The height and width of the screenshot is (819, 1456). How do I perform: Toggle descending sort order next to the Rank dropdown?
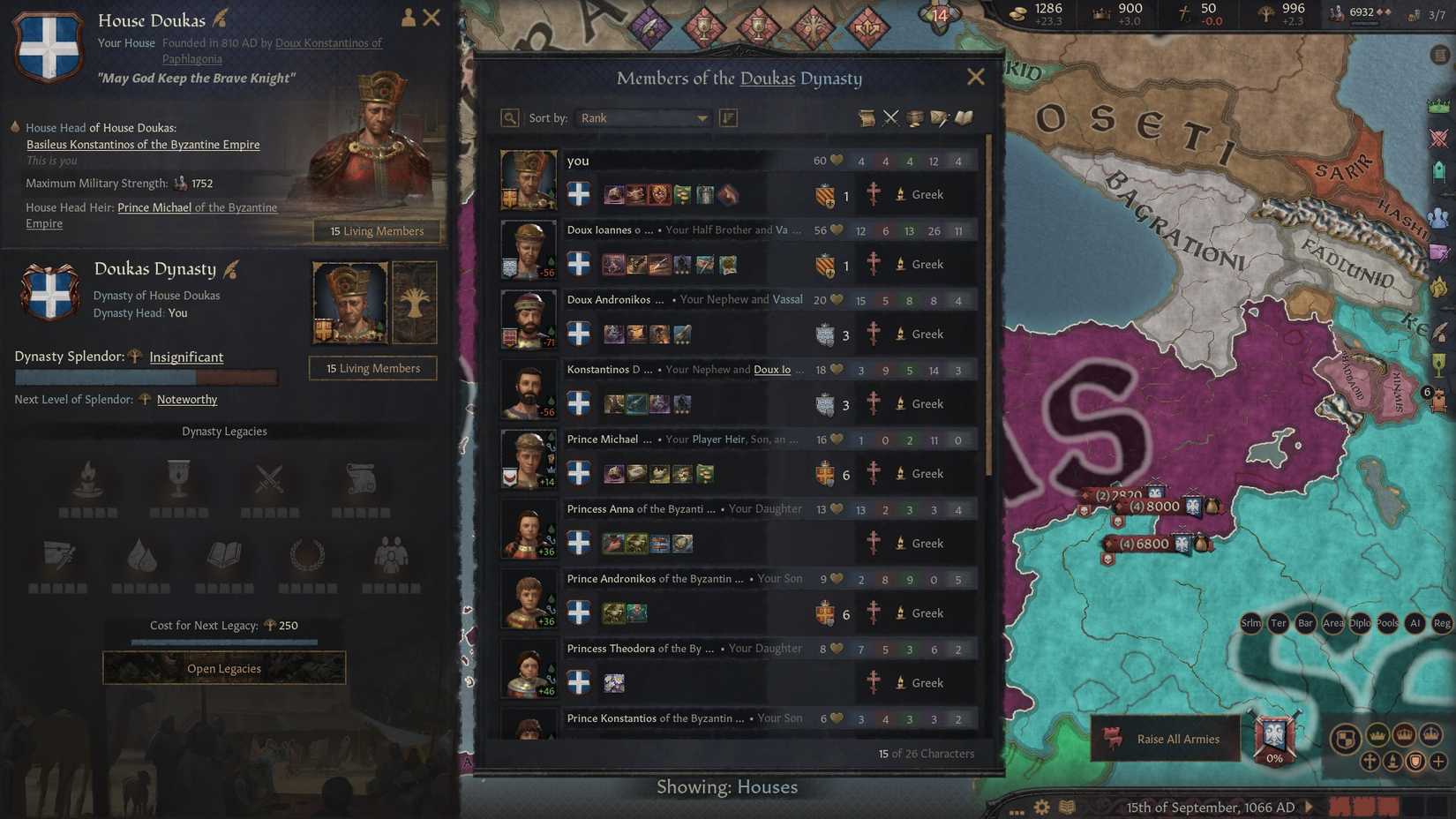coord(729,117)
